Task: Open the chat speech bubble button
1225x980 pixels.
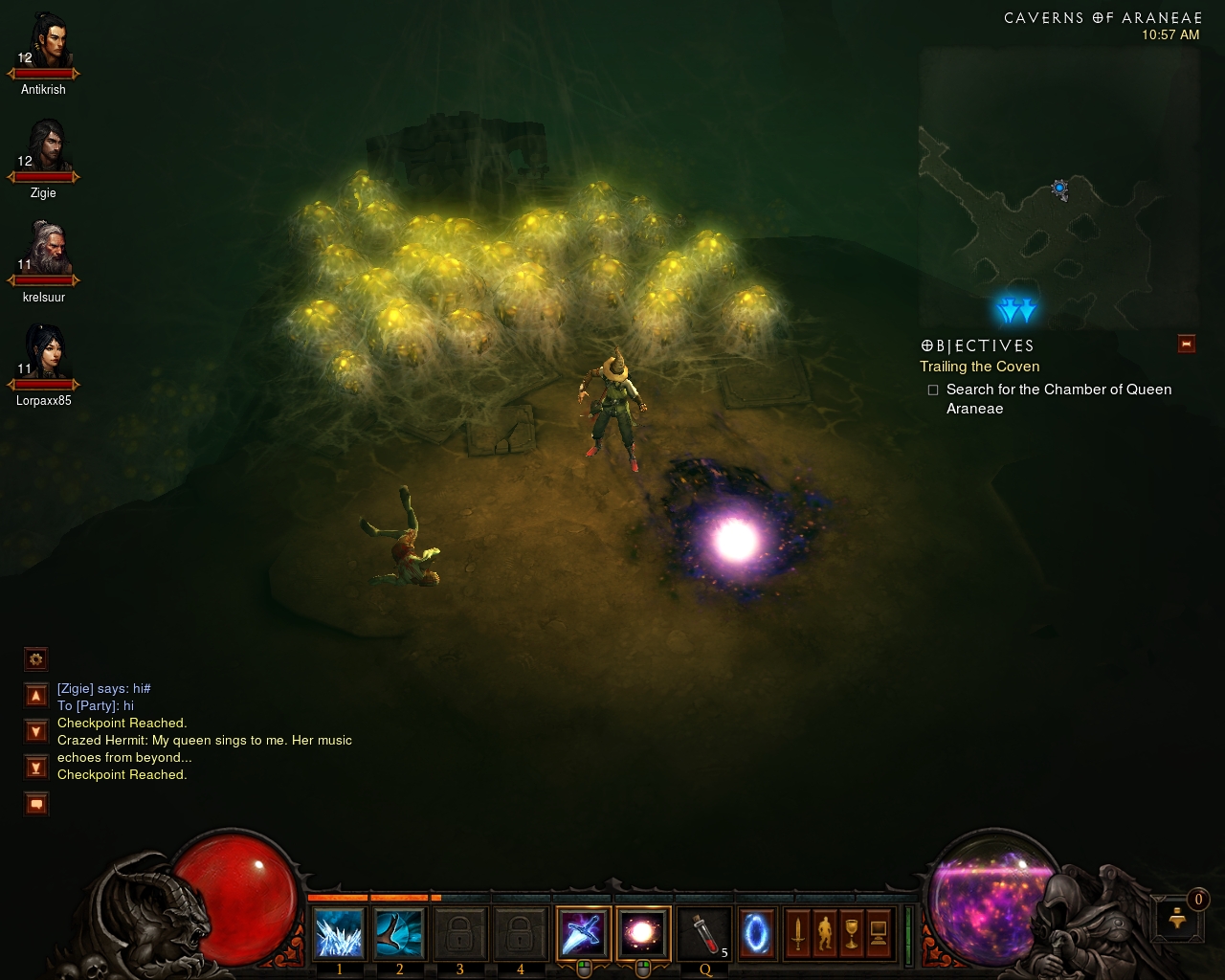Action: [x=36, y=804]
